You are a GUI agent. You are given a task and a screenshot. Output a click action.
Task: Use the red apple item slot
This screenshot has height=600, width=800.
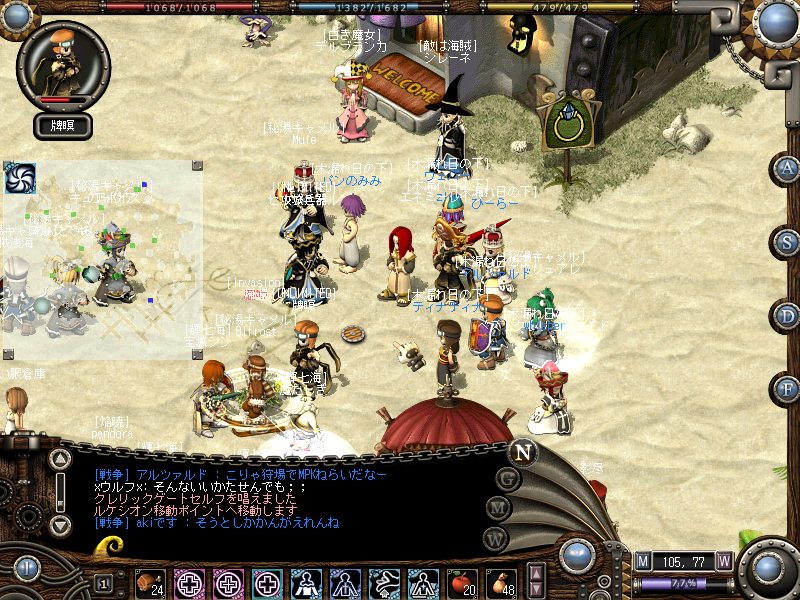pos(461,582)
